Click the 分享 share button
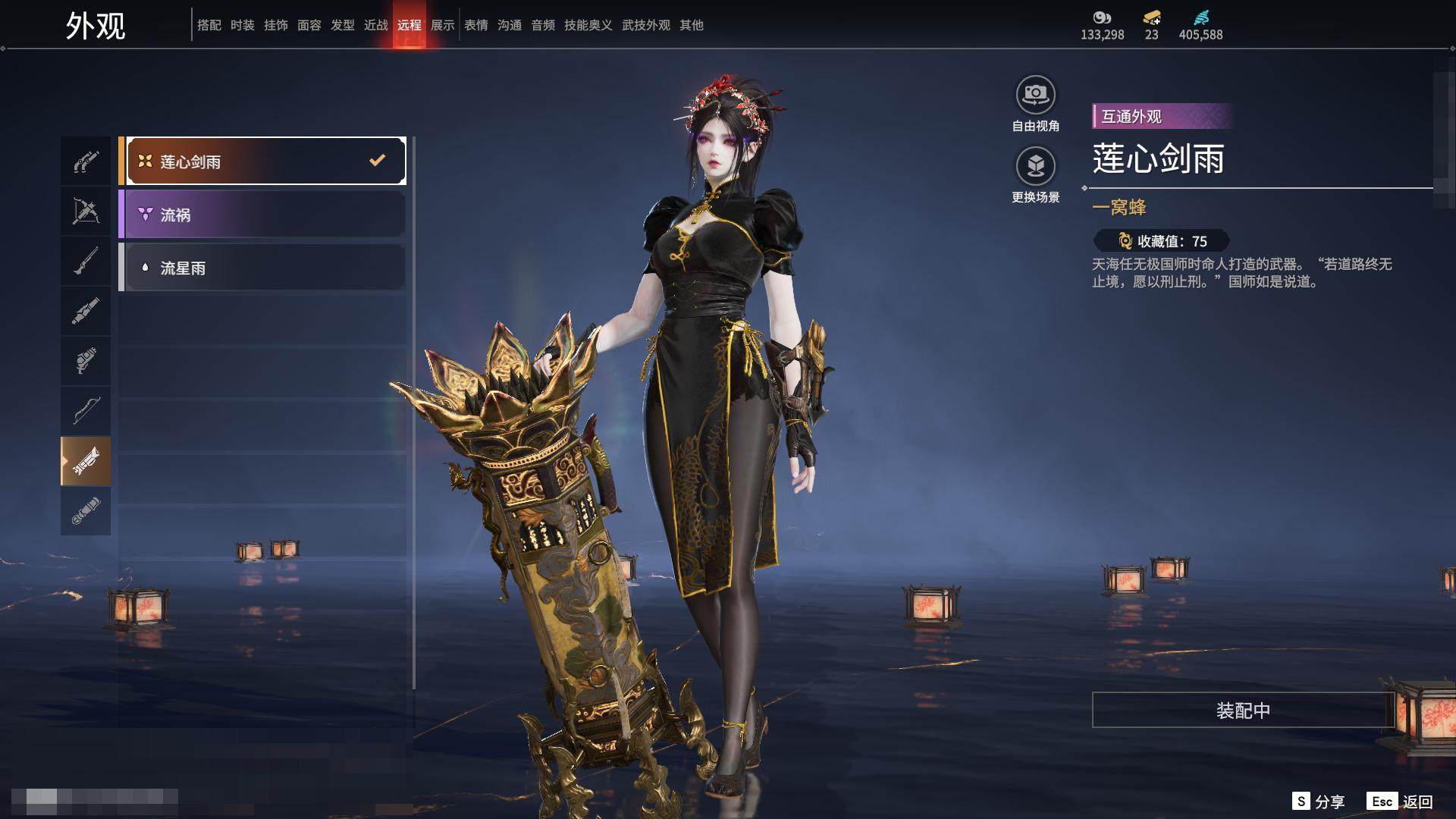 pyautogui.click(x=1319, y=802)
